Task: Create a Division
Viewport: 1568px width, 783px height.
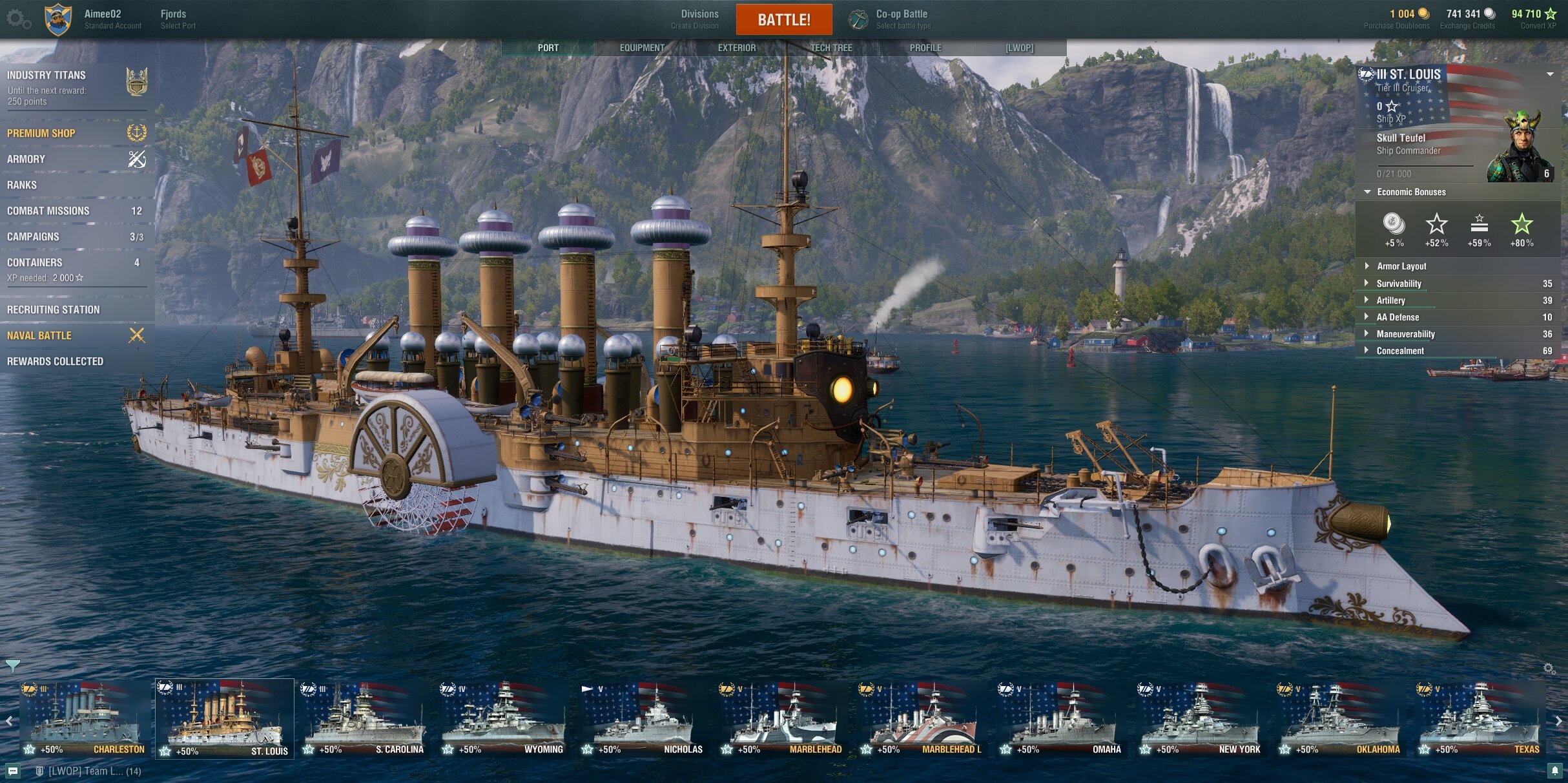Action: click(x=699, y=19)
